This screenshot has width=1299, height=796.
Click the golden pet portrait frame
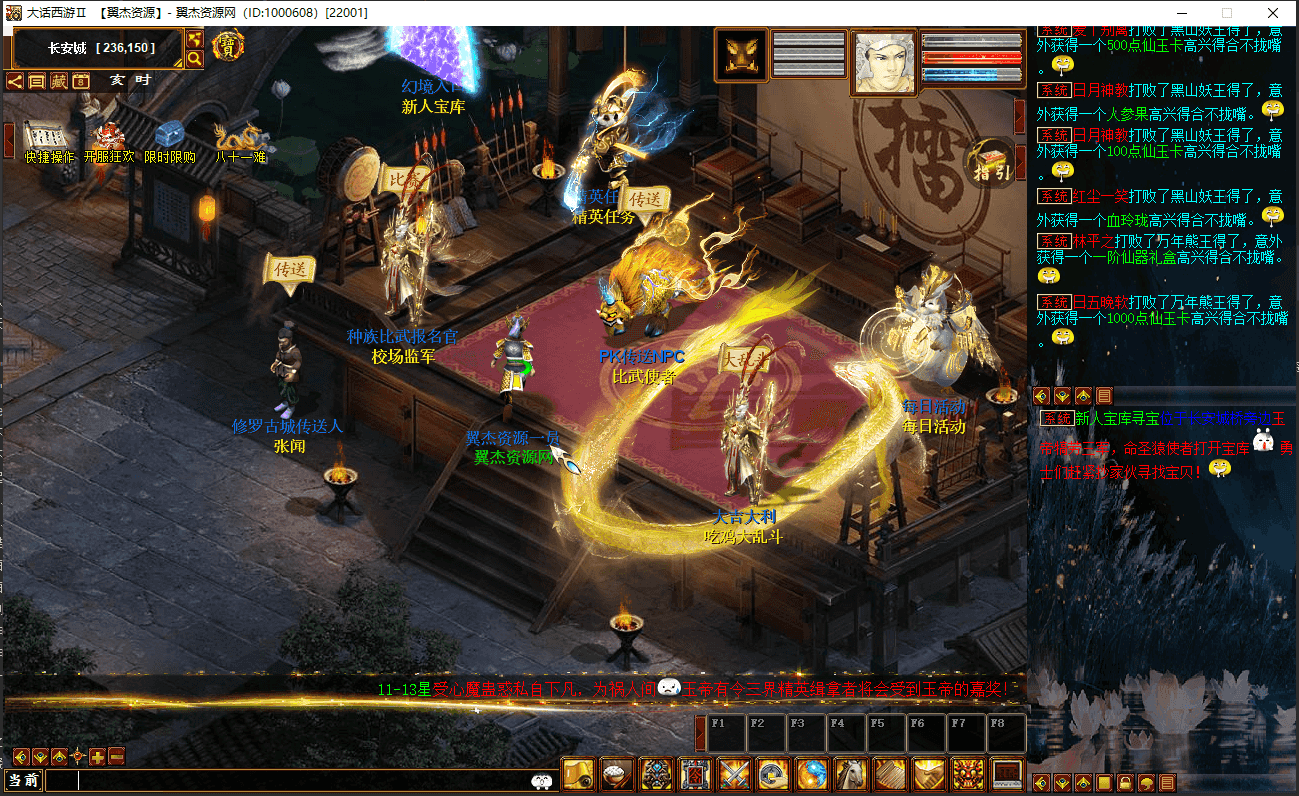[741, 55]
